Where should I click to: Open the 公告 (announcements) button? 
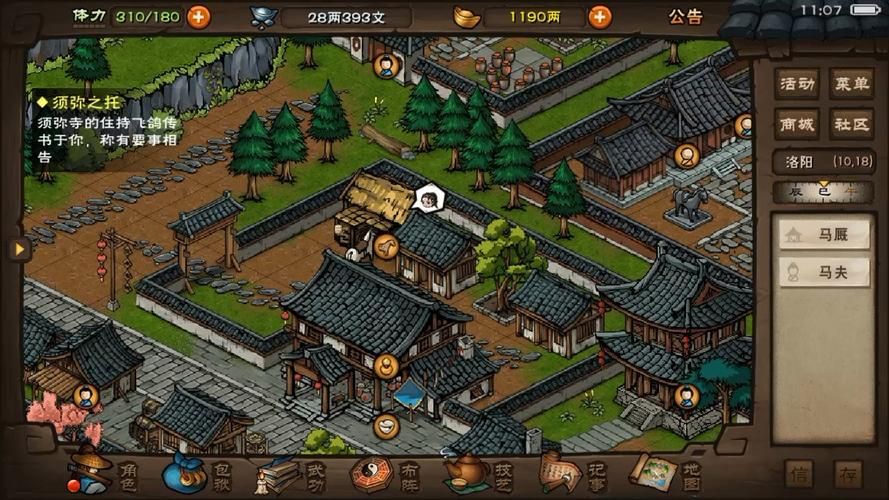point(686,17)
